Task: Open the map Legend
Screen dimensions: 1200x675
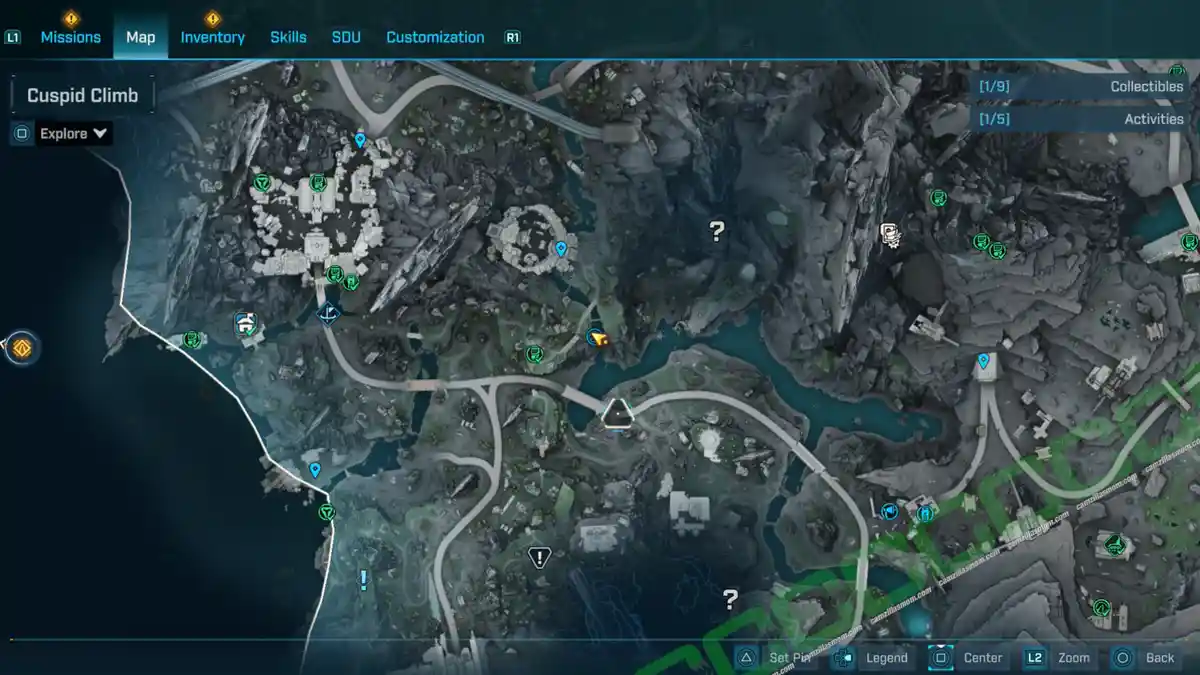Action: (873, 657)
